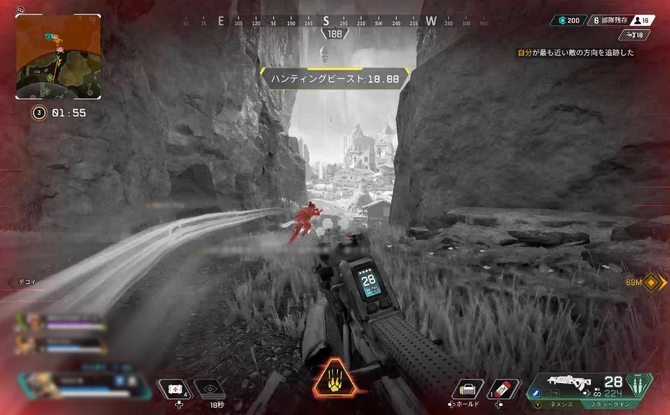The image size is (670, 415).
Task: Switch to the Flatline weapon tab
Action: (x=611, y=406)
